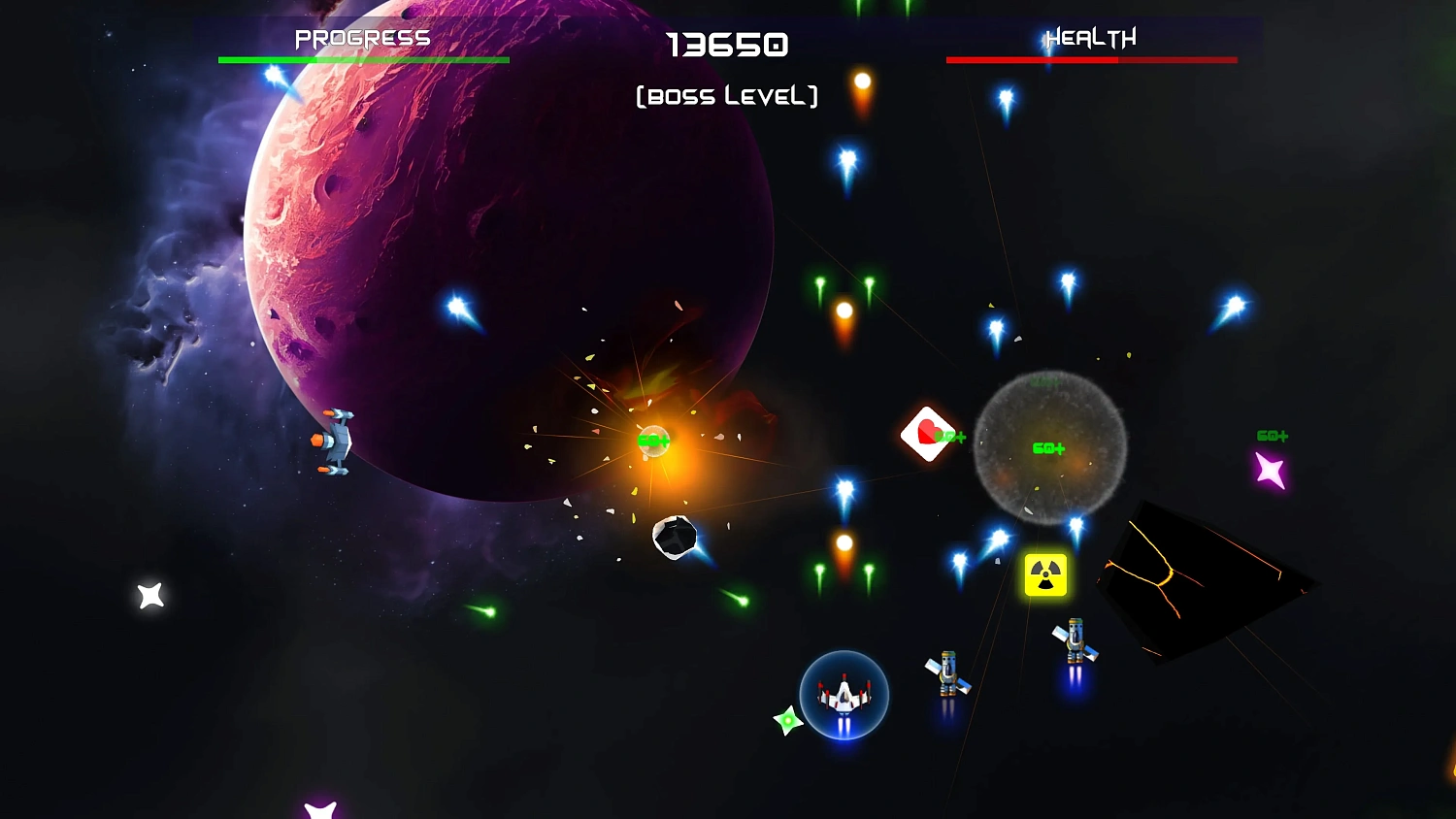The height and width of the screenshot is (819, 1456).
Task: Click the rightmost satellite drone near the obelisk
Action: click(1073, 640)
